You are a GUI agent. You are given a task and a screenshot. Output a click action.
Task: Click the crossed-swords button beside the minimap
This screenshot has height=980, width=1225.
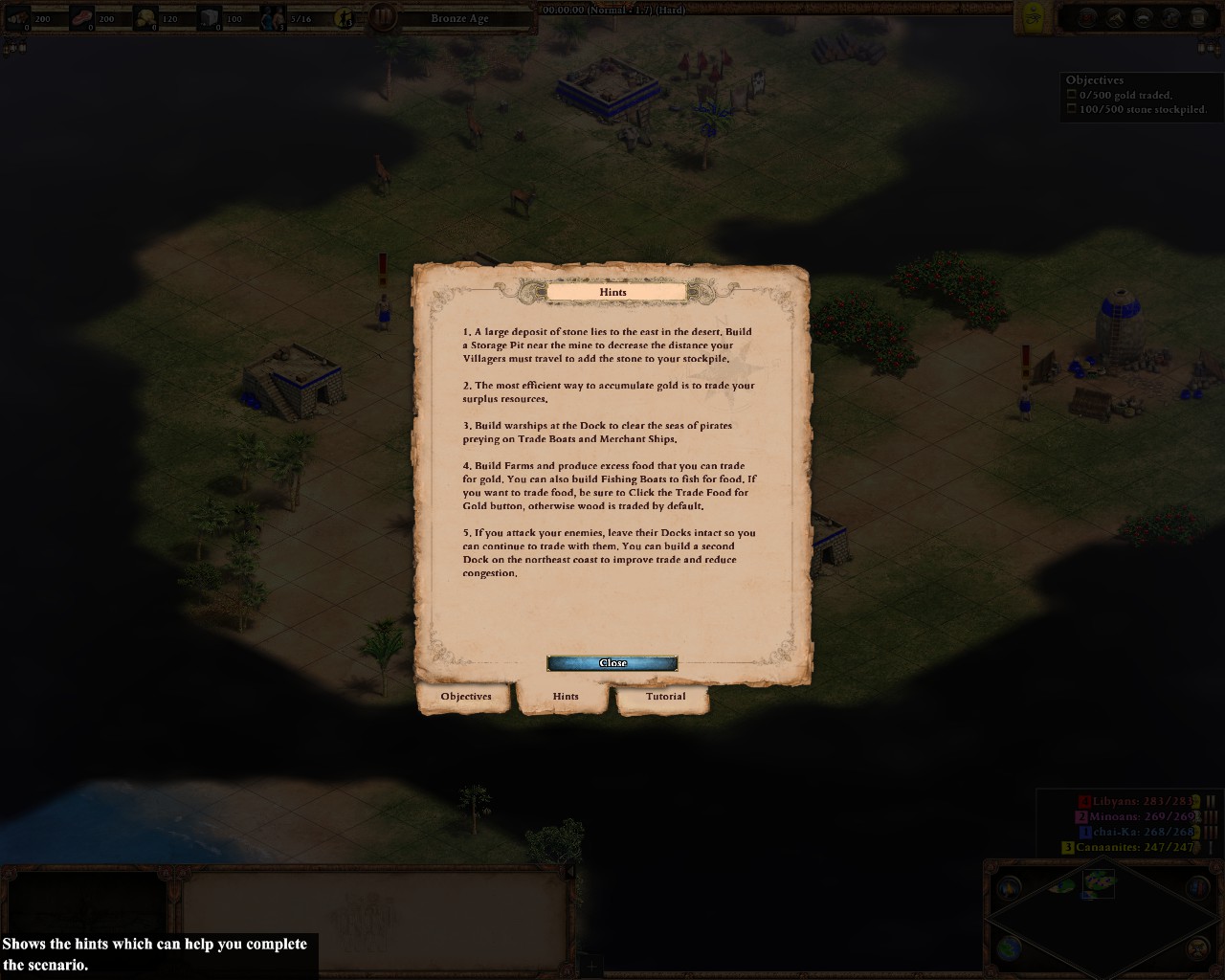[x=1197, y=948]
